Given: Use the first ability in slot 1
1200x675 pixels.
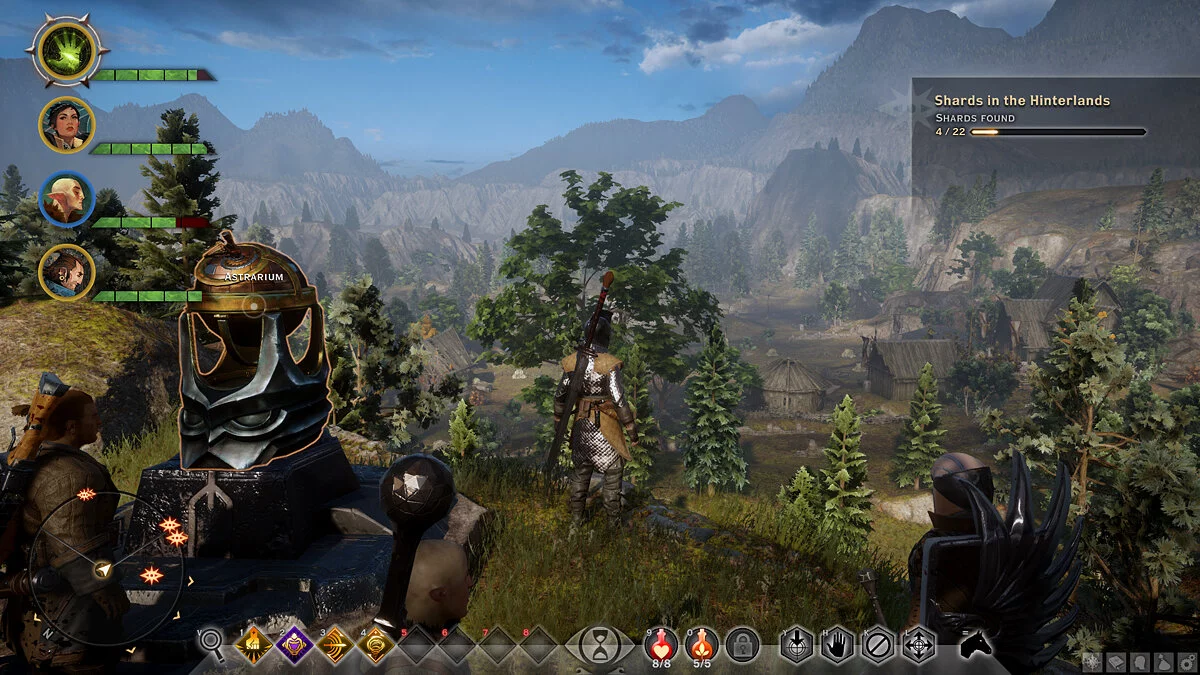Looking at the screenshot, I should coord(253,645).
